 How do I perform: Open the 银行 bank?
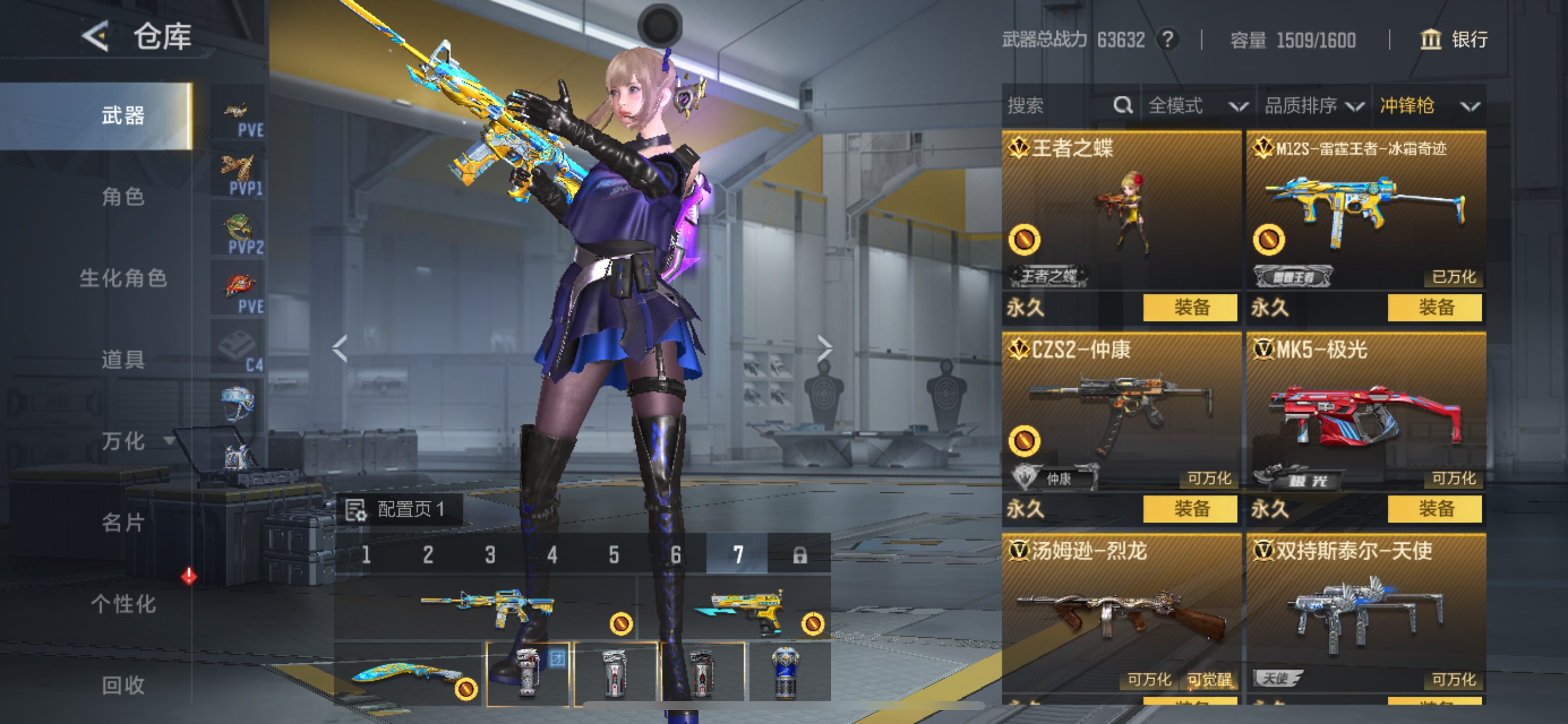coord(1454,40)
